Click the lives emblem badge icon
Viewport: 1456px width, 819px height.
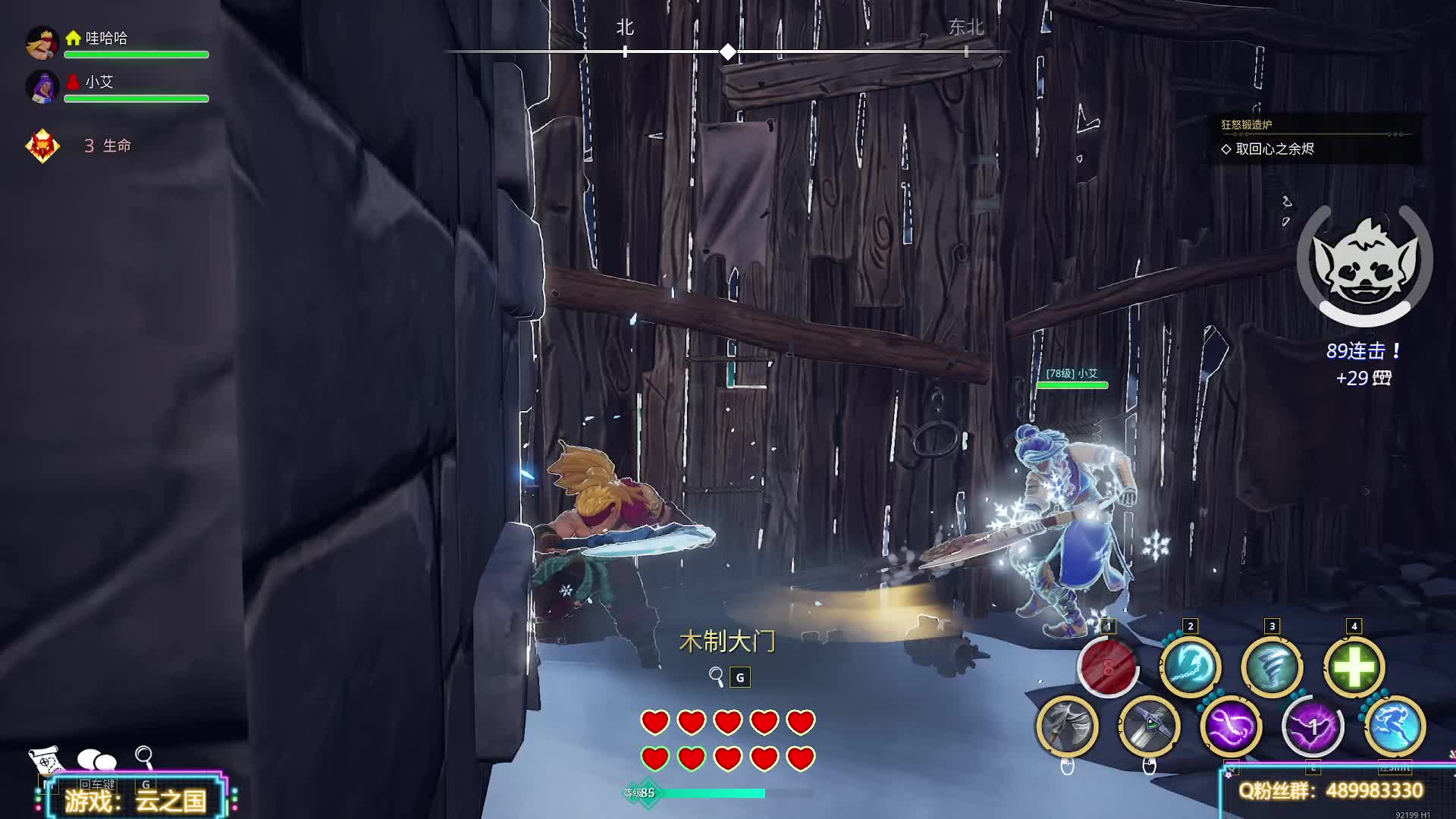[x=42, y=145]
